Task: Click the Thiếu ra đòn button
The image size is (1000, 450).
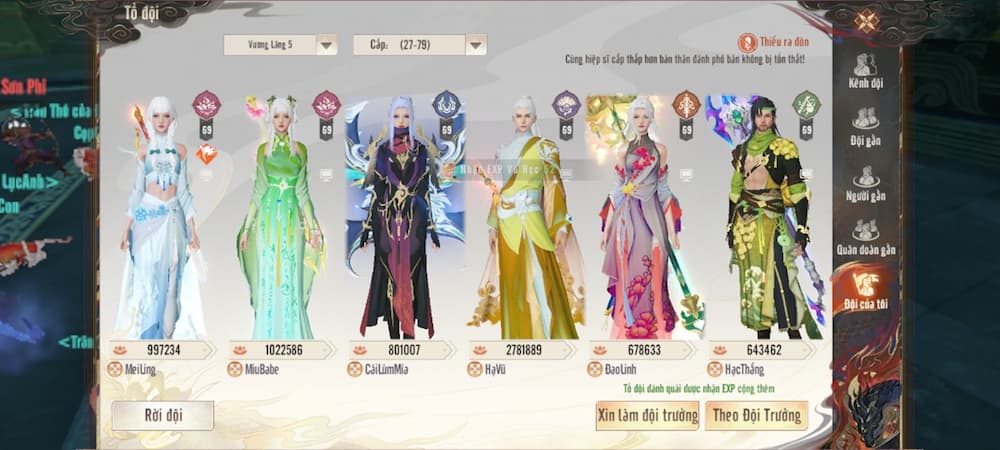Action: [773, 42]
